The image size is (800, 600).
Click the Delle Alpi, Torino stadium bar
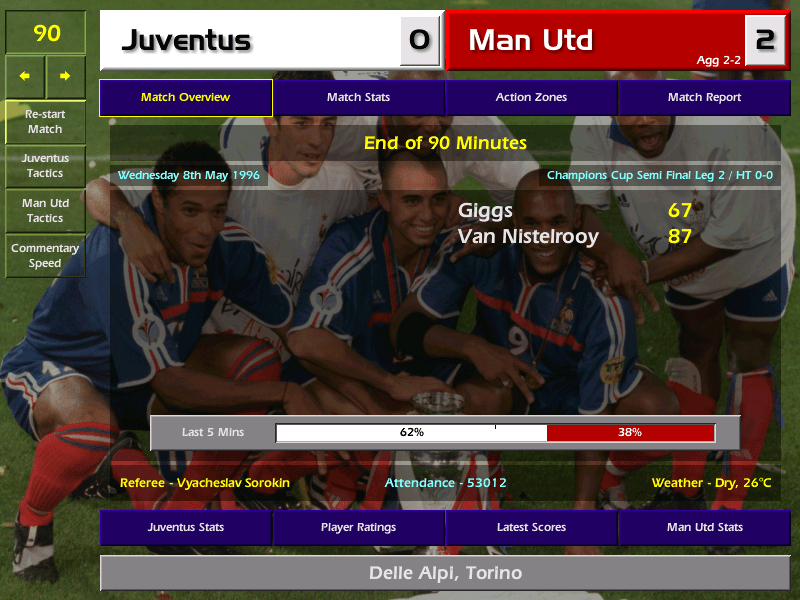pos(445,574)
